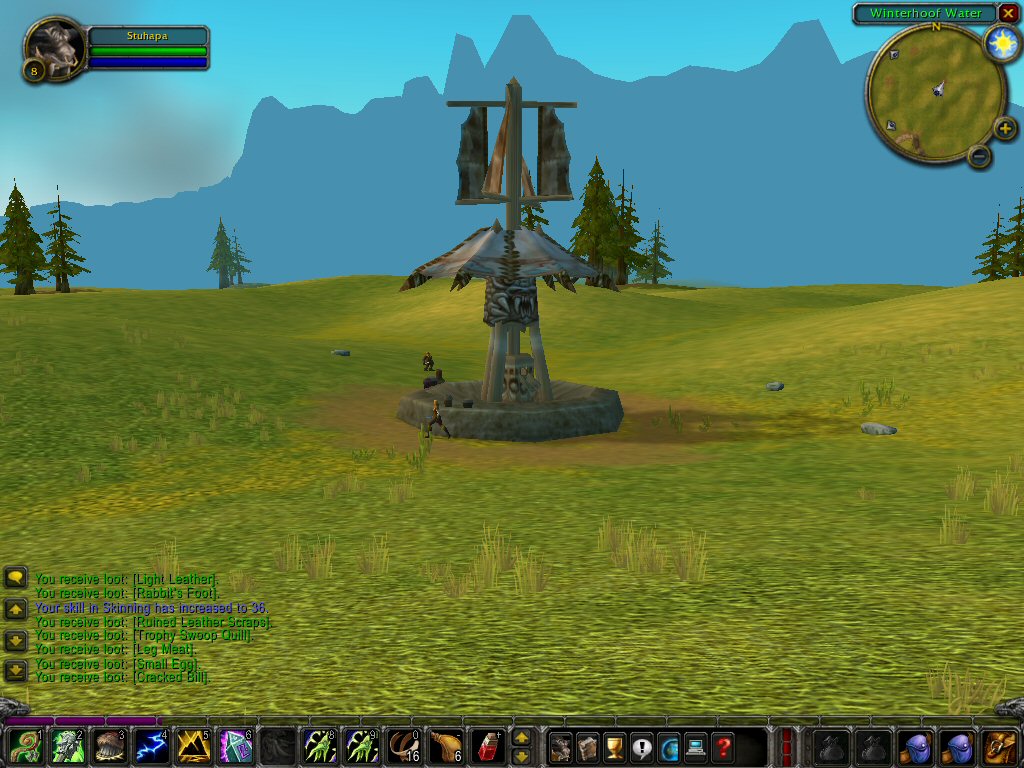Open the help request question mark

pos(722,747)
